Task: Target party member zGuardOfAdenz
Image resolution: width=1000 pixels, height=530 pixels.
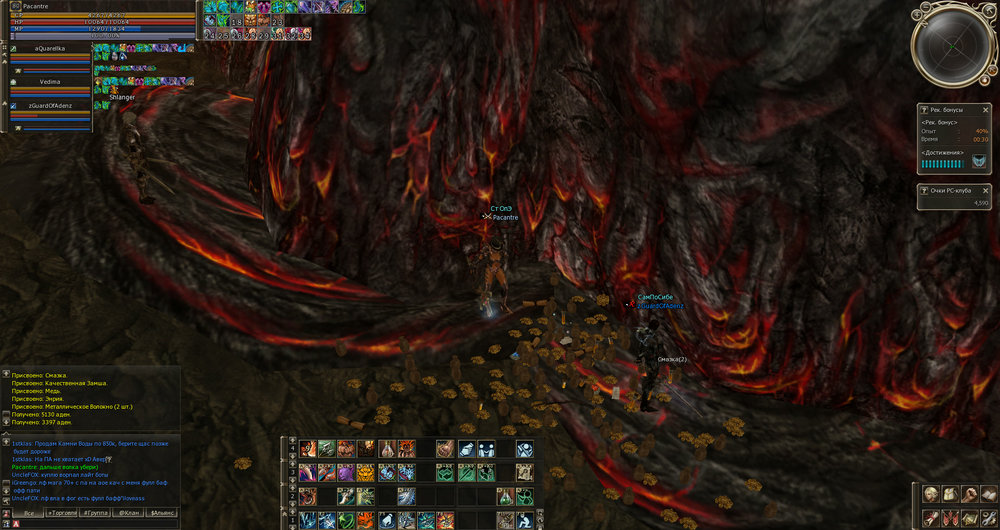Action: click(50, 105)
